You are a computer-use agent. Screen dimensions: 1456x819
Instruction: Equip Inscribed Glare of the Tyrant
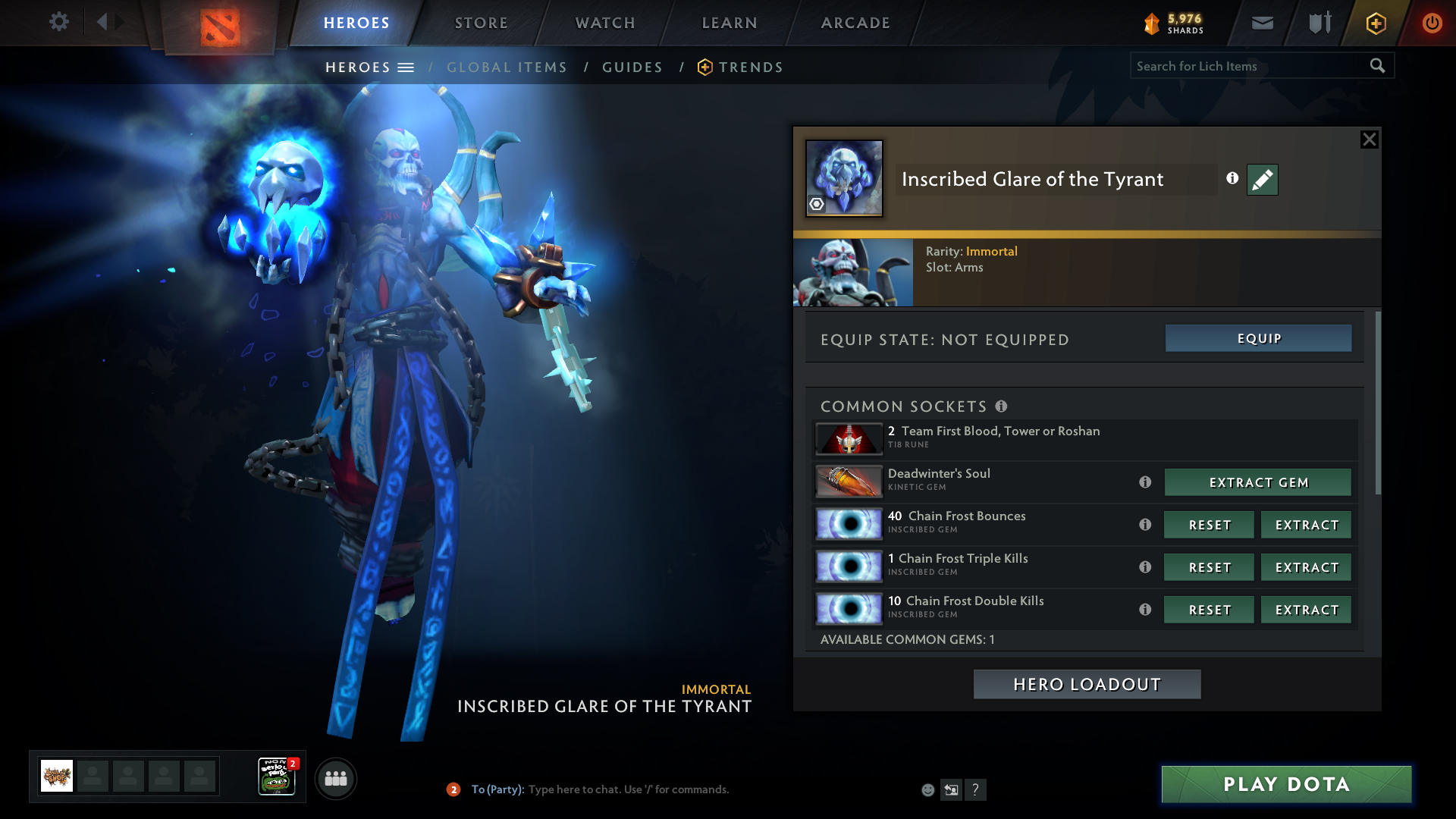(x=1258, y=338)
